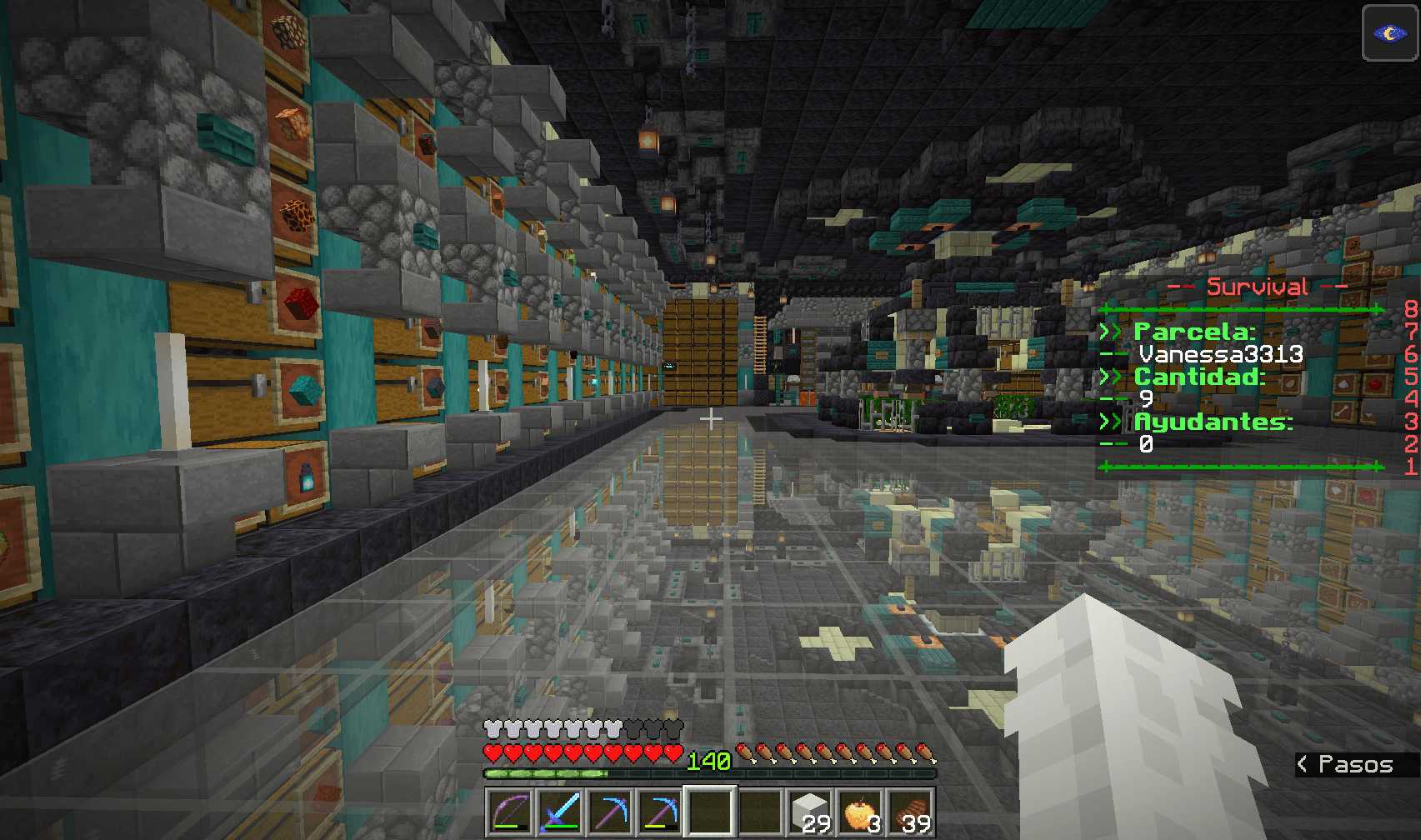Select the diamond sword slot
This screenshot has width=1421, height=840.
(560, 811)
